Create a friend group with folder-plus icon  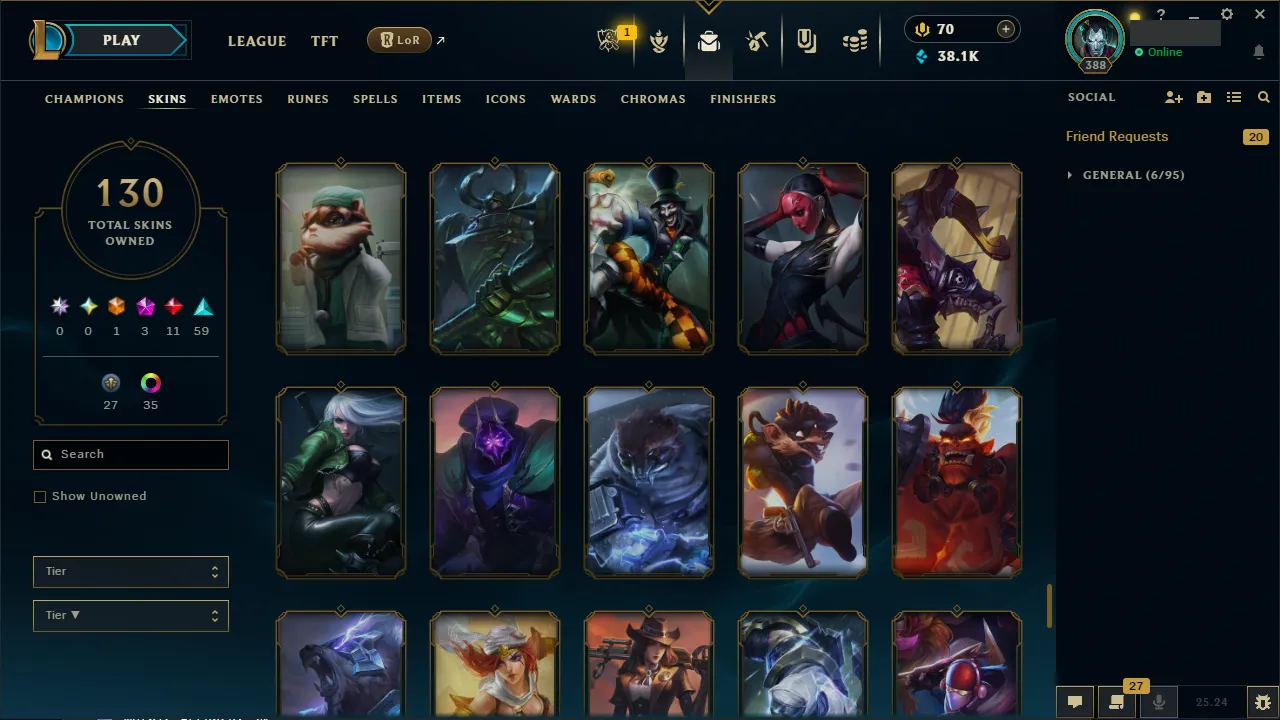click(1203, 97)
